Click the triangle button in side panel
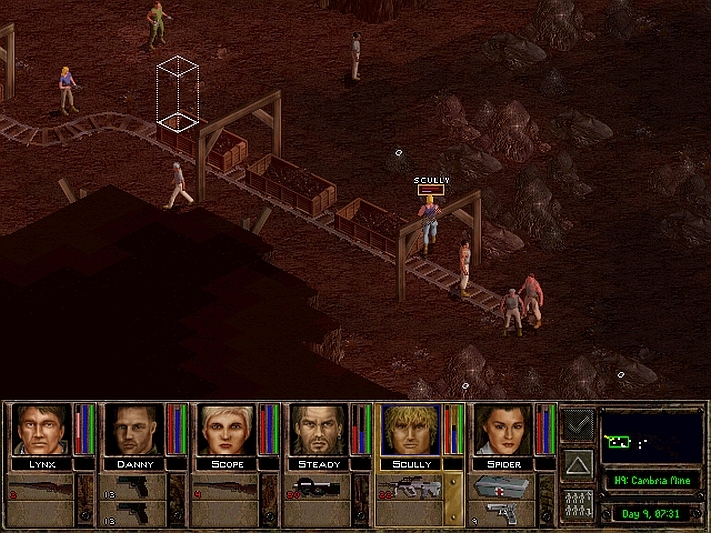 tap(577, 464)
